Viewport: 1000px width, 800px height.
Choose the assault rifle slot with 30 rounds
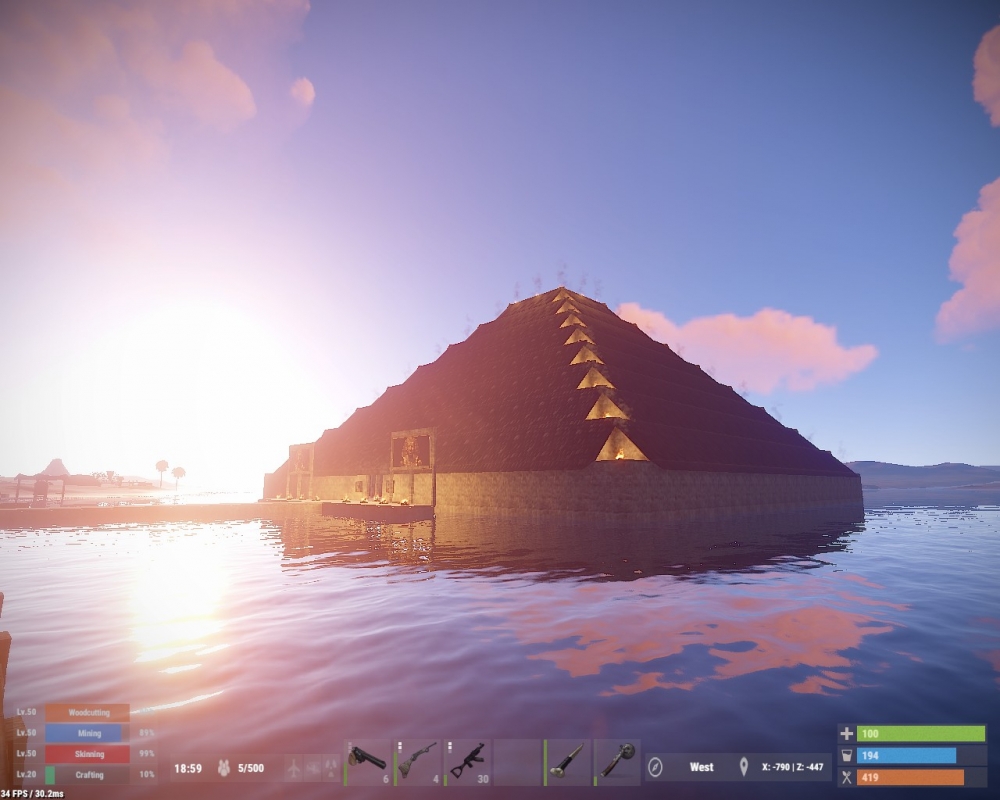467,763
